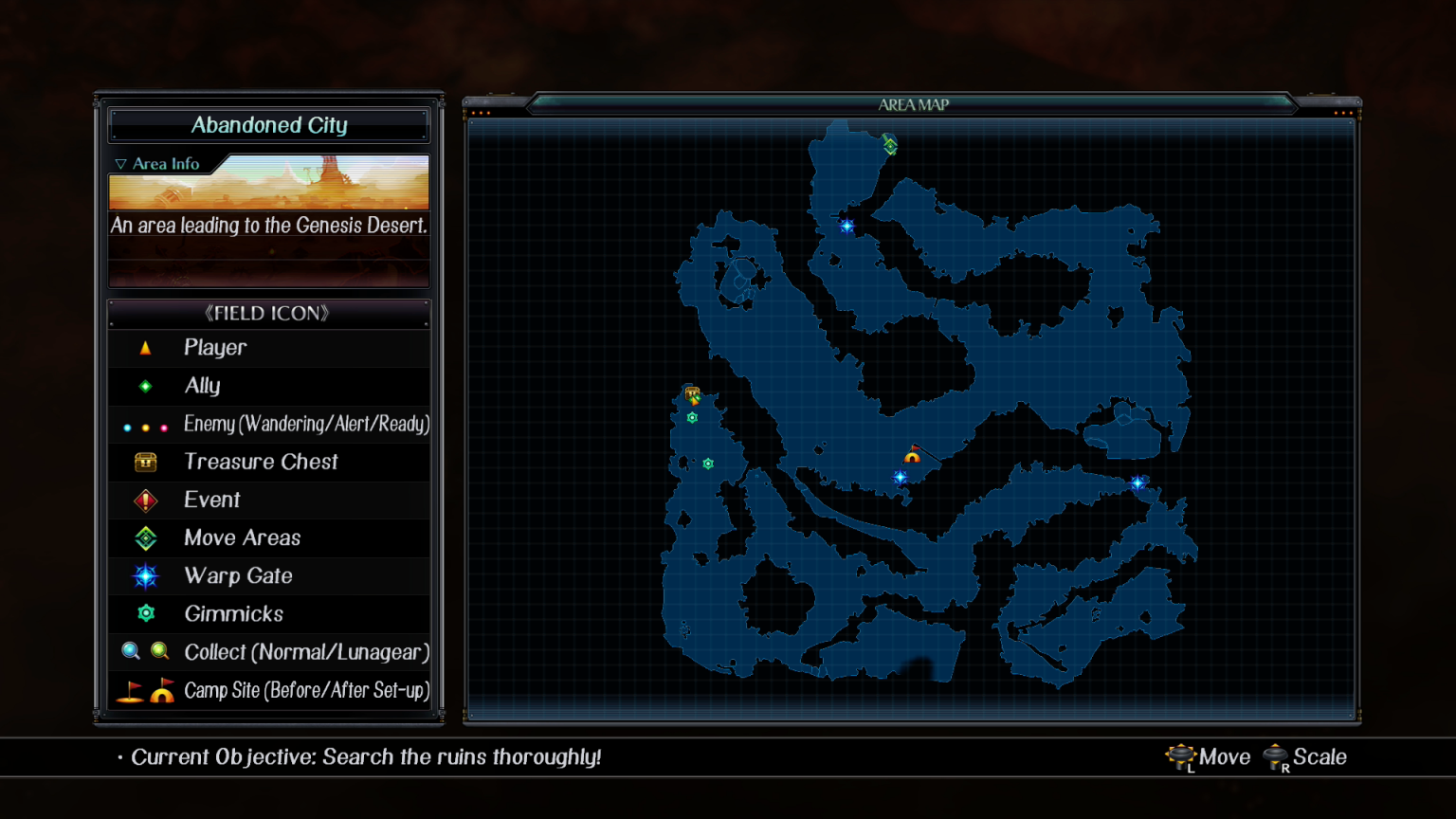
Task: Click the Move Areas diamond icon at map top
Action: click(889, 145)
